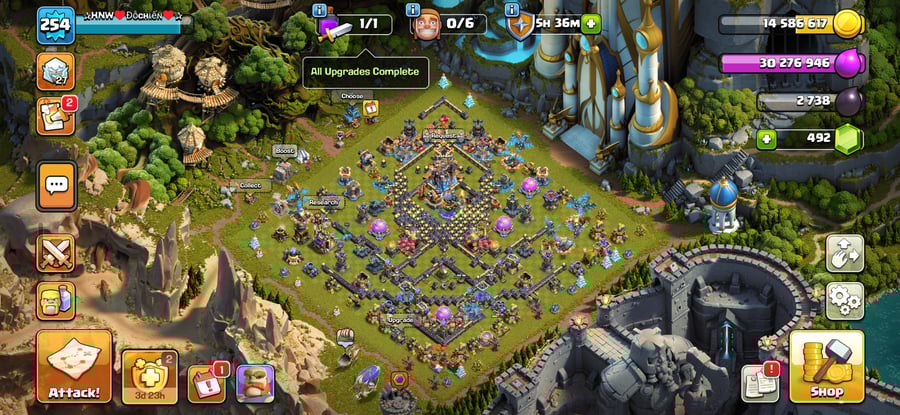Add shield time with the green plus
The height and width of the screenshot is (415, 900).
click(x=591, y=24)
